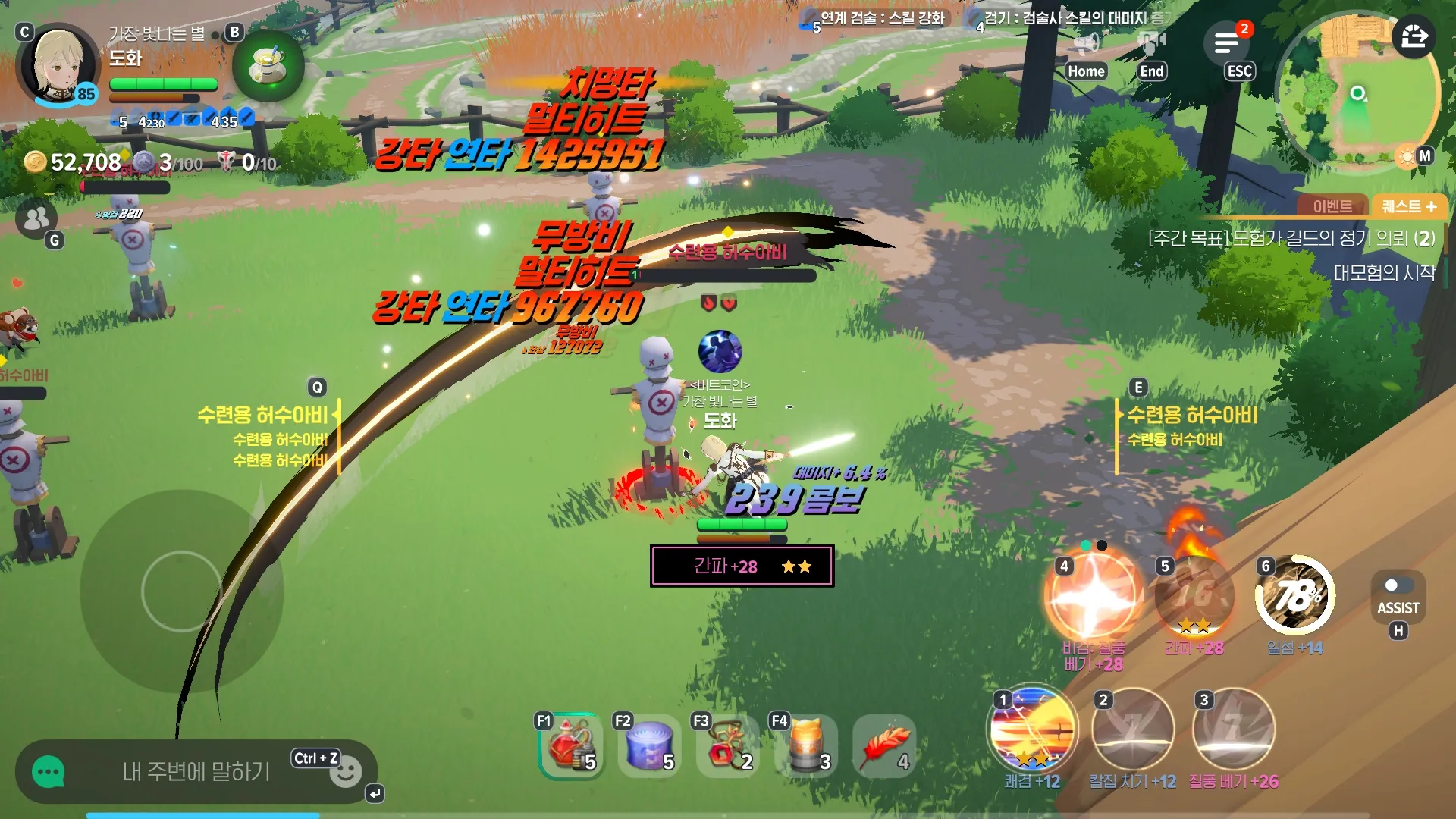
Task: Activate the 비검: 질풍 베기 skill
Action: click(1093, 596)
